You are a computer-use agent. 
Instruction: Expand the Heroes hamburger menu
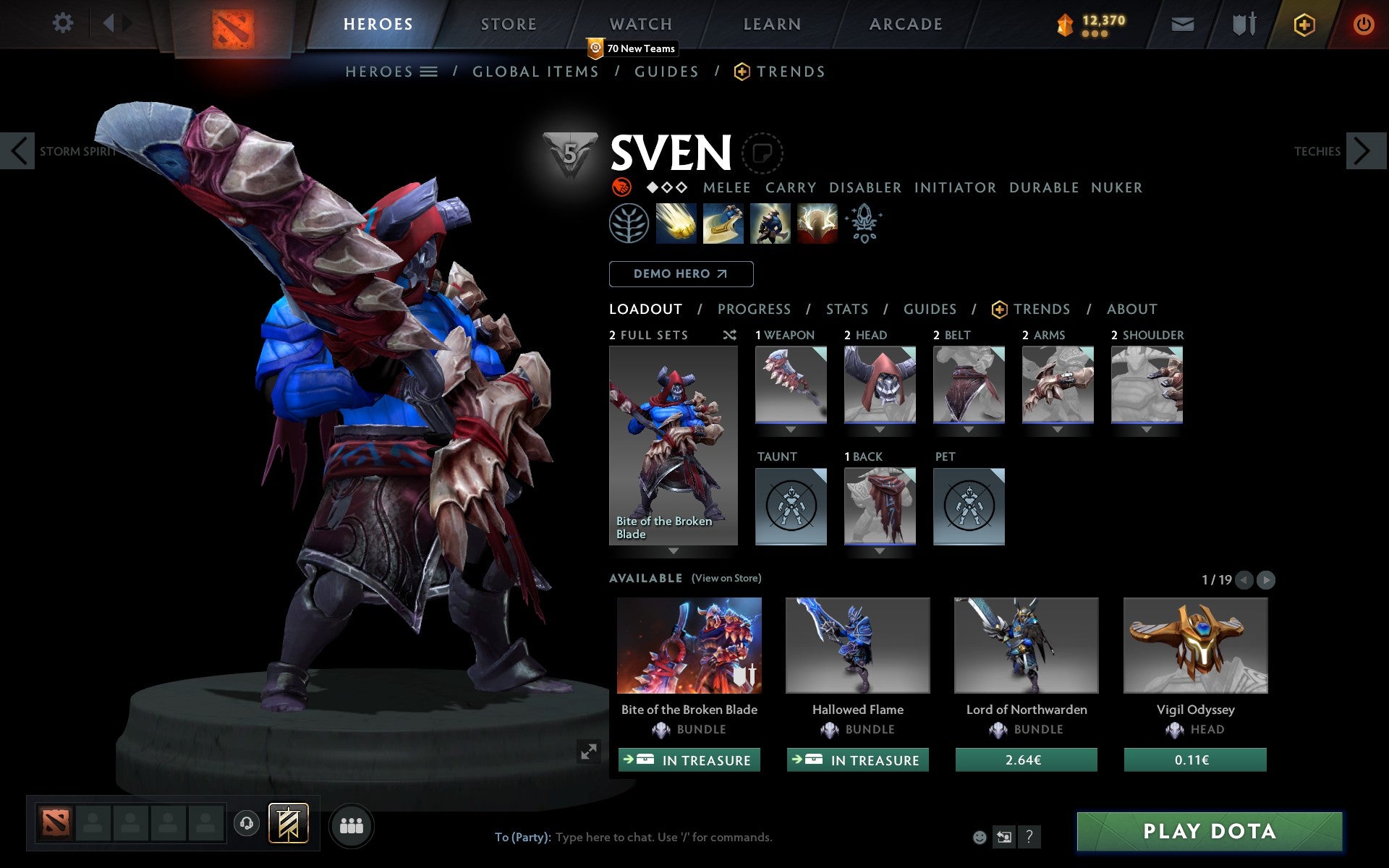[428, 71]
